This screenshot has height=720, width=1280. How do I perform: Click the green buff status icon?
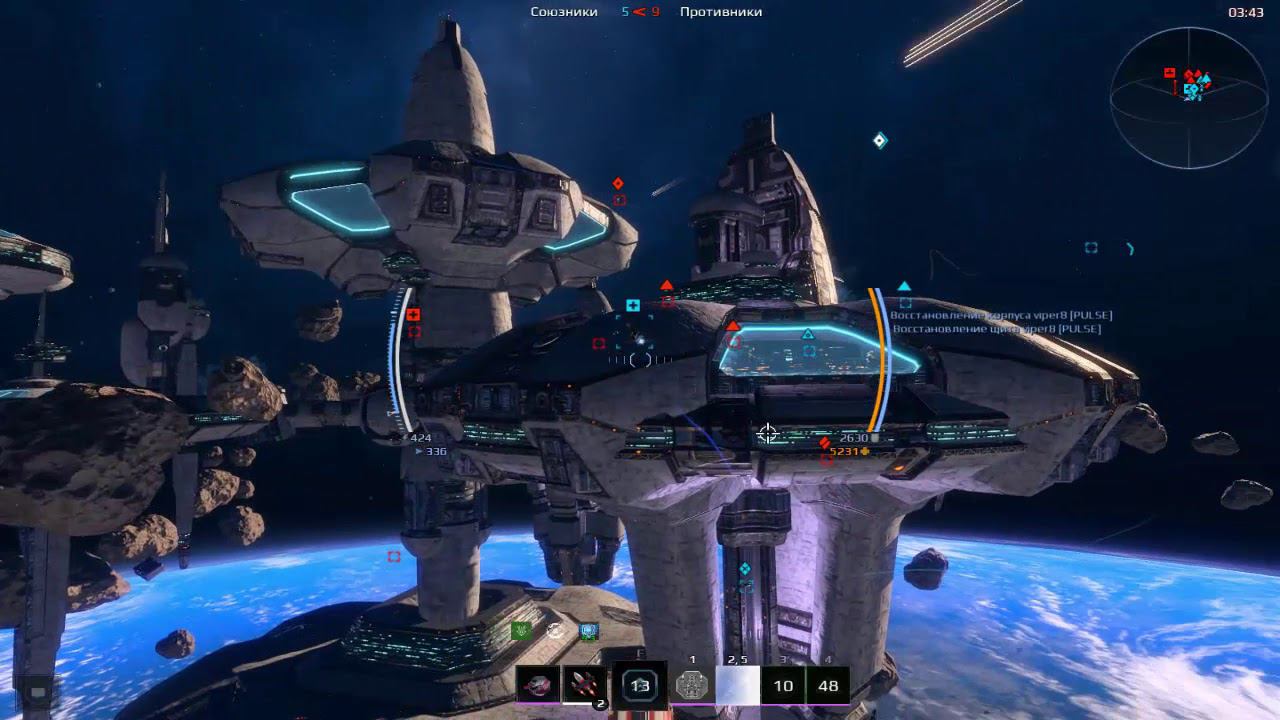coord(520,631)
